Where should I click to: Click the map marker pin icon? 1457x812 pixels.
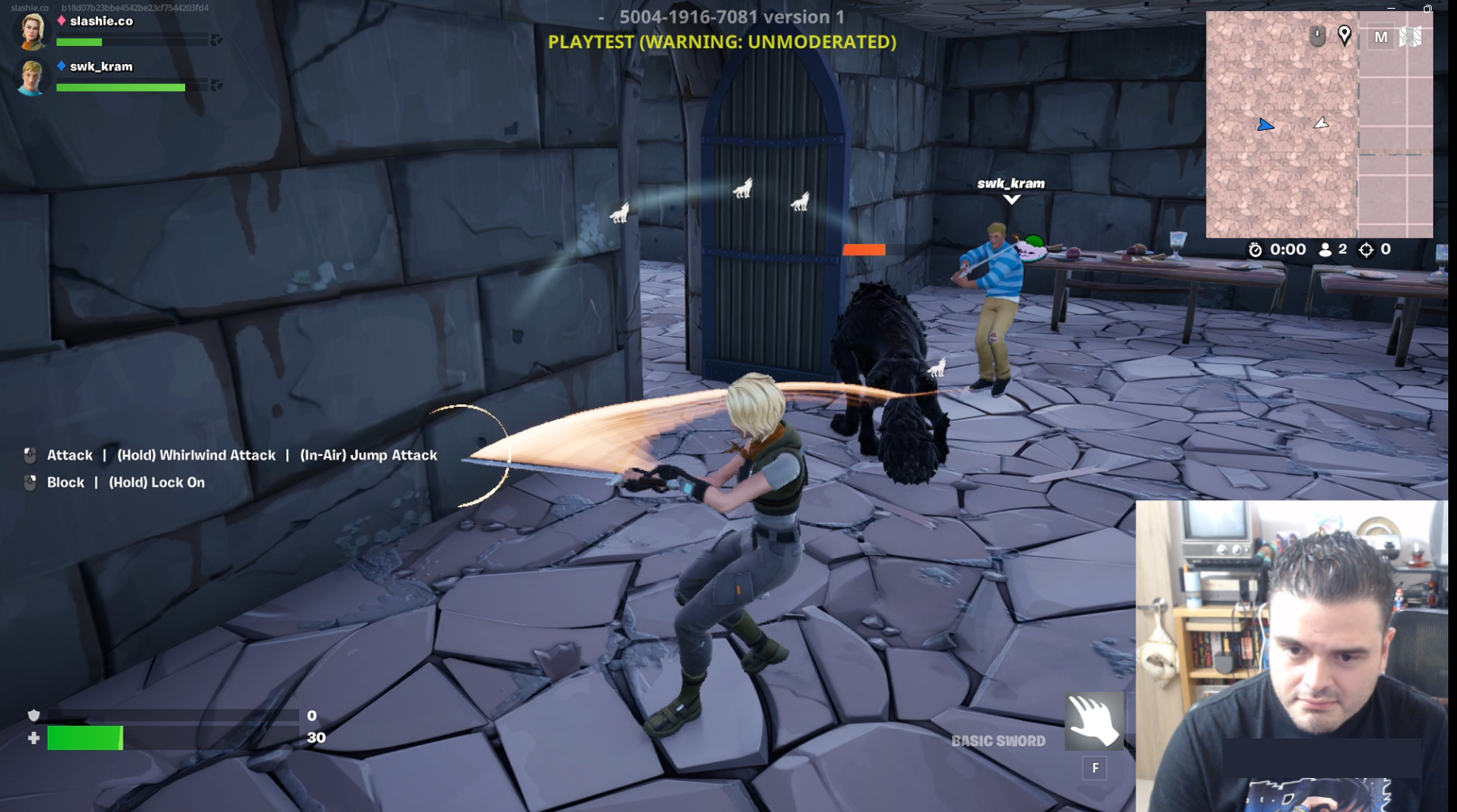[x=1344, y=35]
